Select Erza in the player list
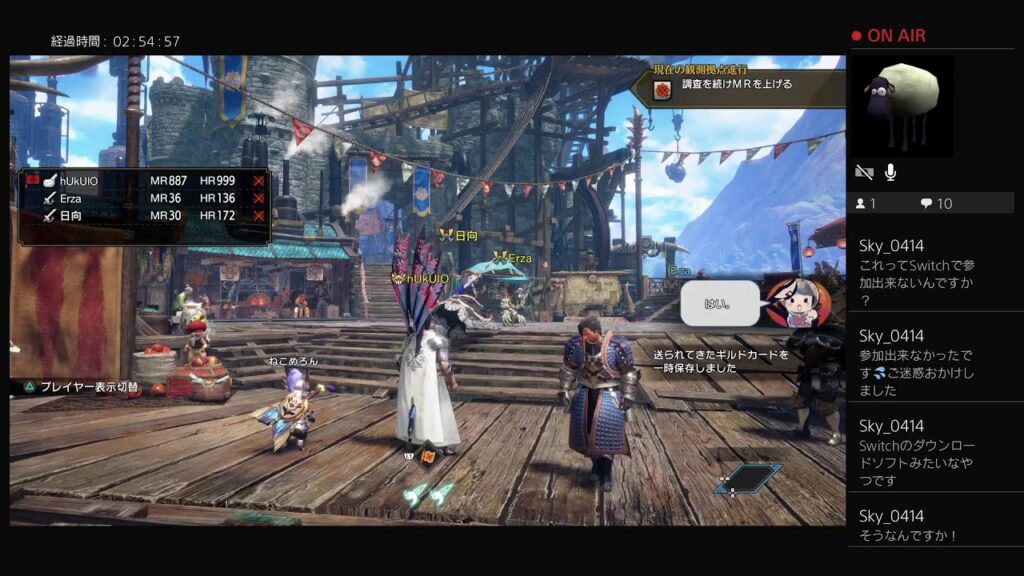The height and width of the screenshot is (576, 1024). point(145,198)
